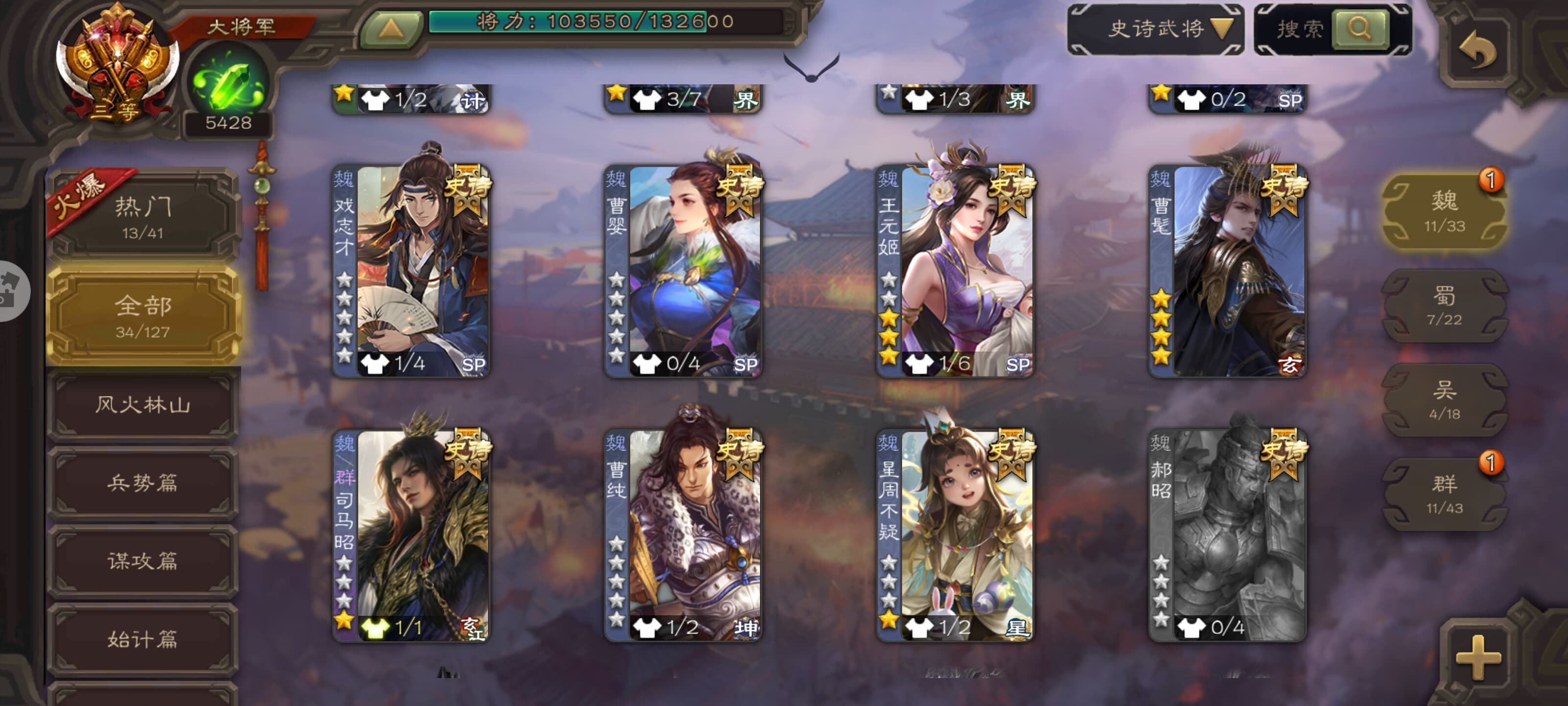The height and width of the screenshot is (706, 1568).
Task: Filter generals by the 魏 faction
Action: [1445, 211]
